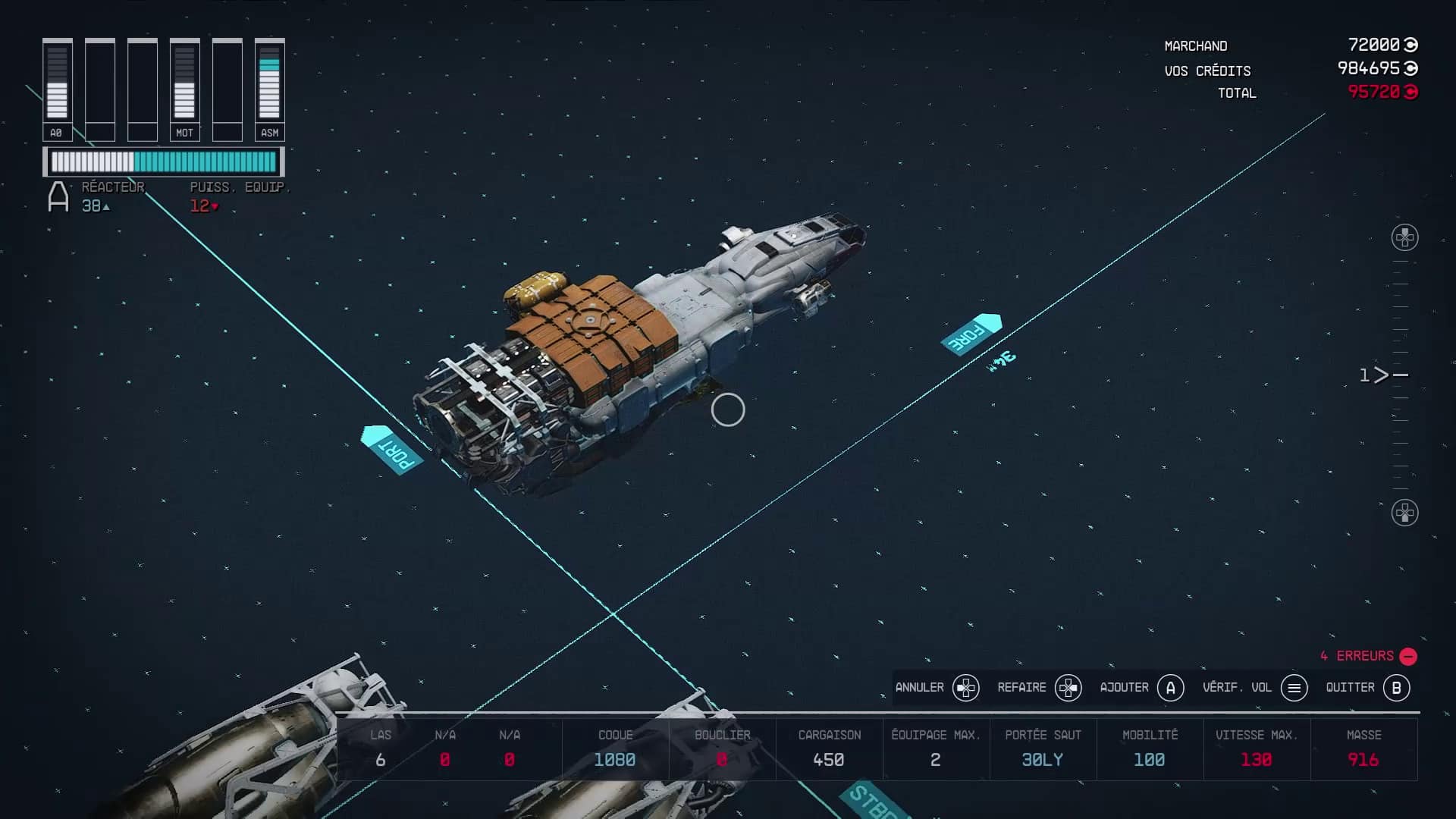Click the upper d-pad icon on right edge
This screenshot has width=1456, height=819.
[x=1404, y=236]
